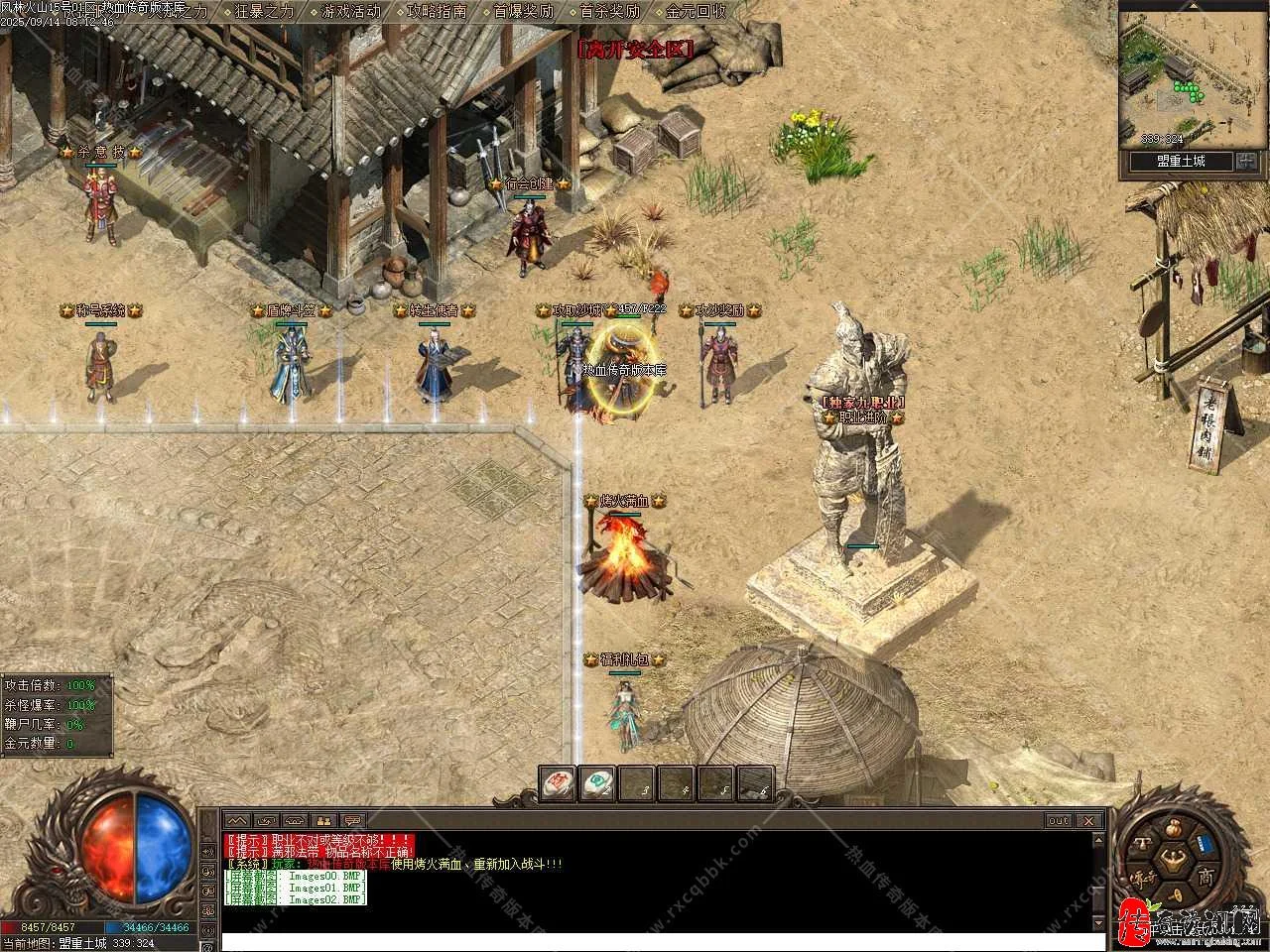Open the shop via the 商 button
This screenshot has height=952, width=1270.
[x=1204, y=877]
